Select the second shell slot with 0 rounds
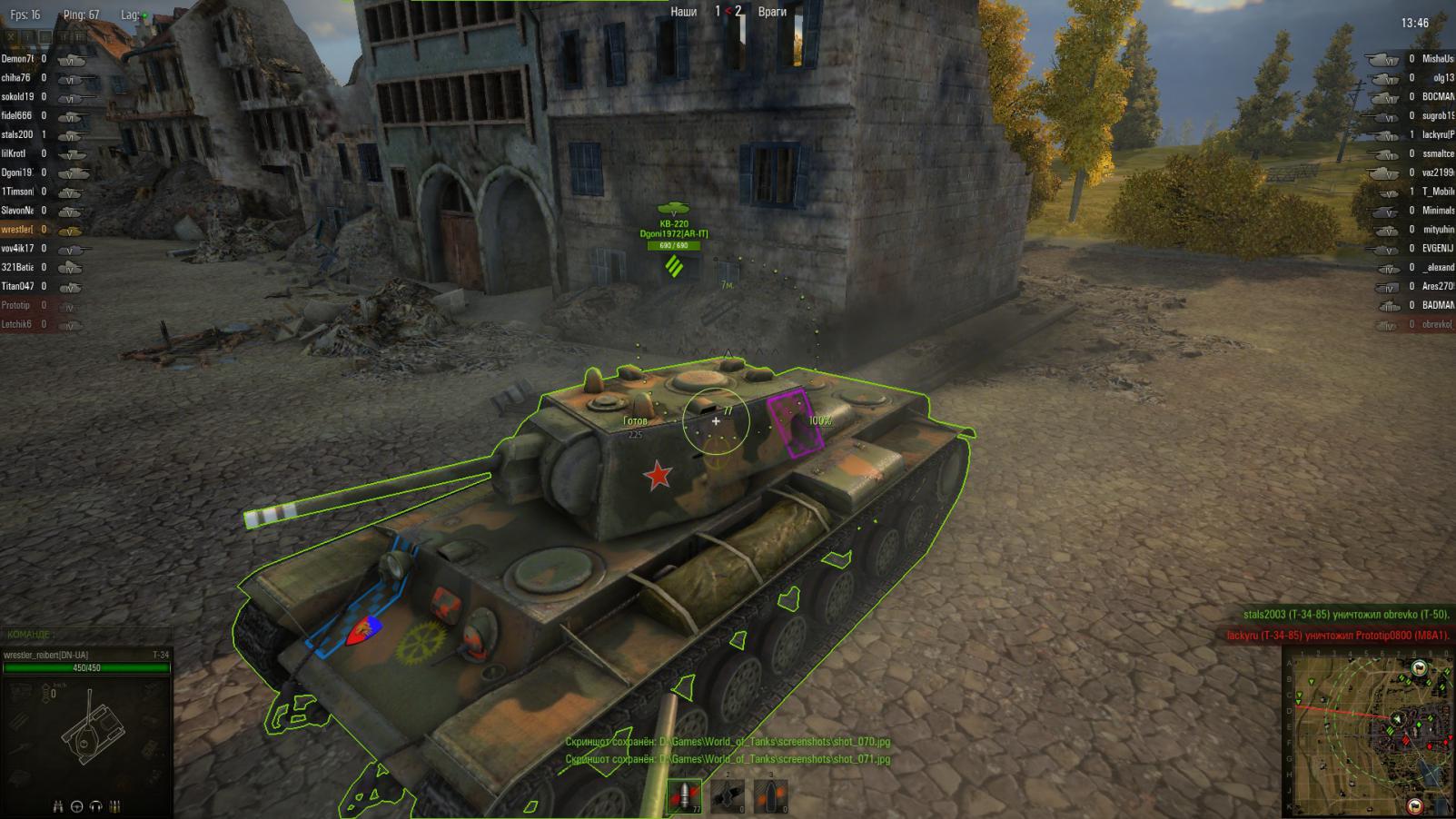 (728, 796)
